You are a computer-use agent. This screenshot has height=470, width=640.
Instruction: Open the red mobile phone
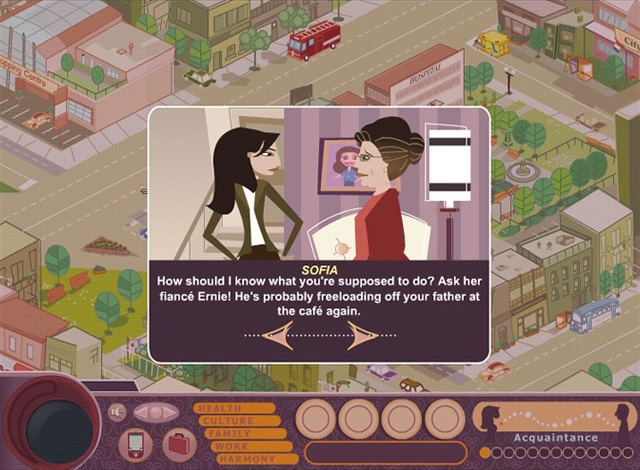[x=135, y=443]
